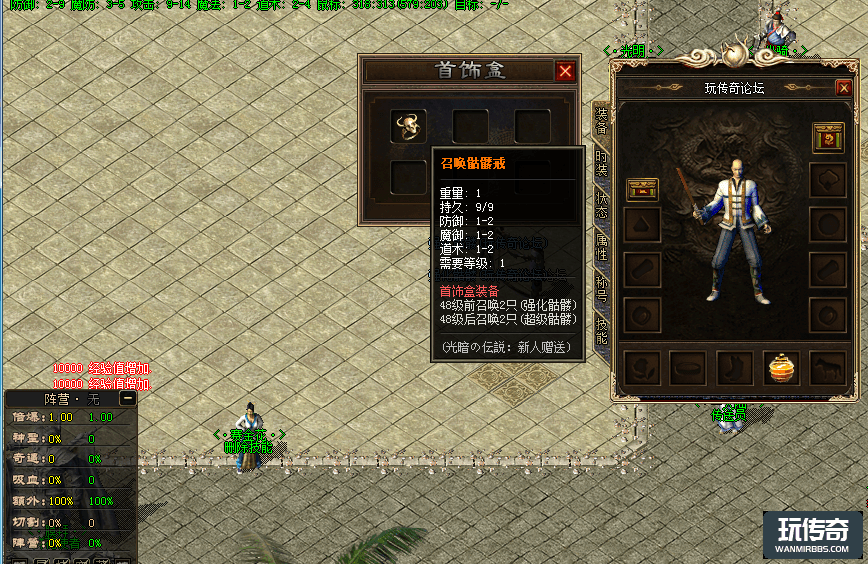868x564 pixels.
Task: Open the 称号 titles tab
Action: [601, 289]
